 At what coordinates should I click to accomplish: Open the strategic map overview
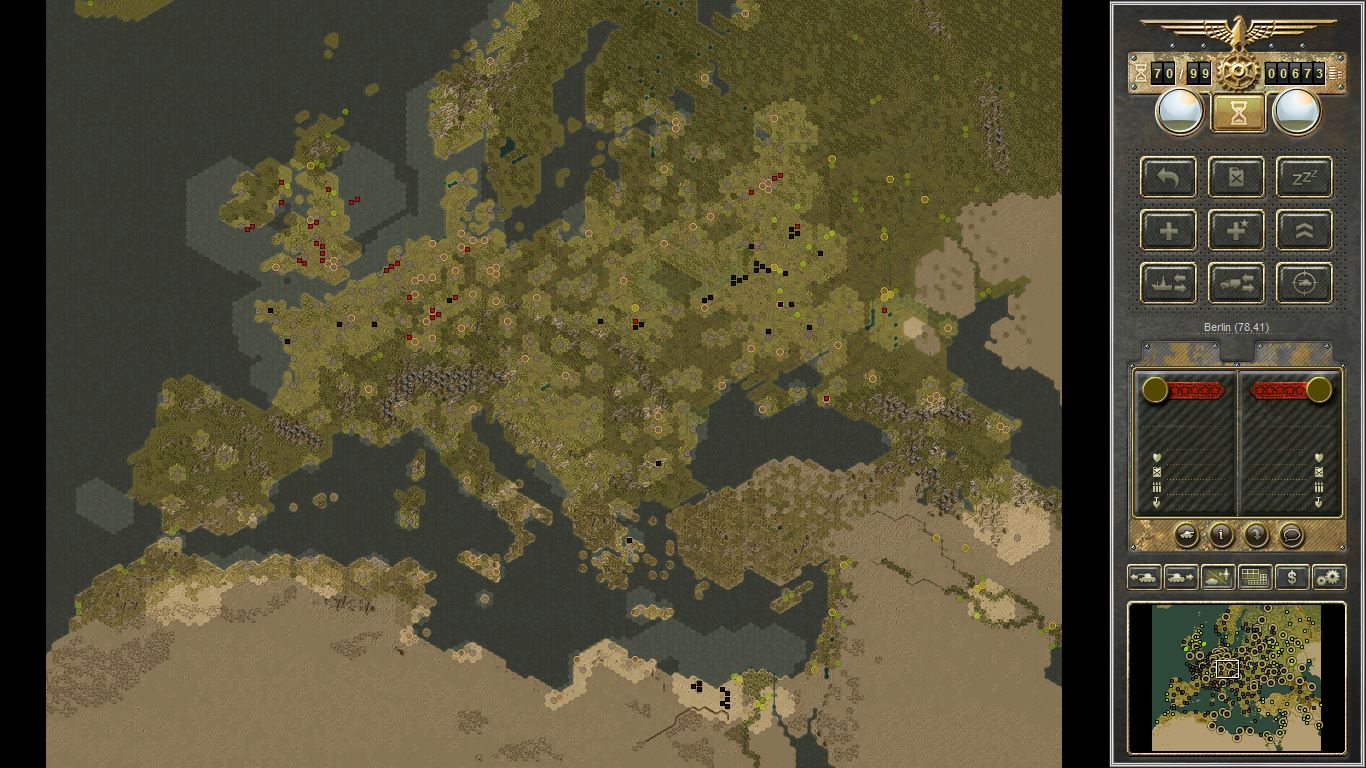[1255, 577]
